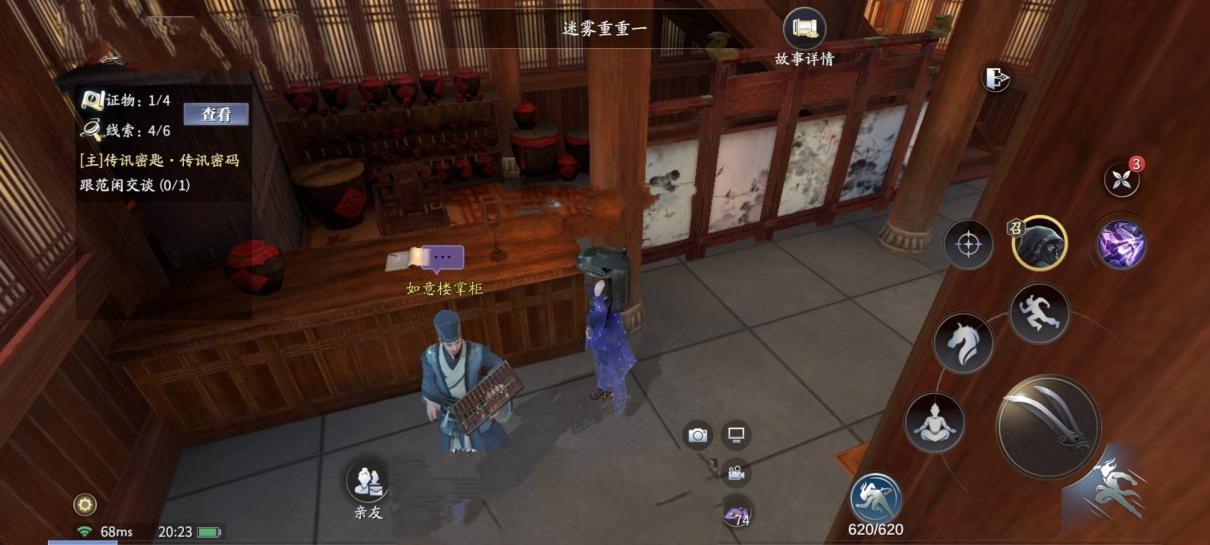Open the gear settings icon
The image size is (1210, 545).
(x=85, y=504)
